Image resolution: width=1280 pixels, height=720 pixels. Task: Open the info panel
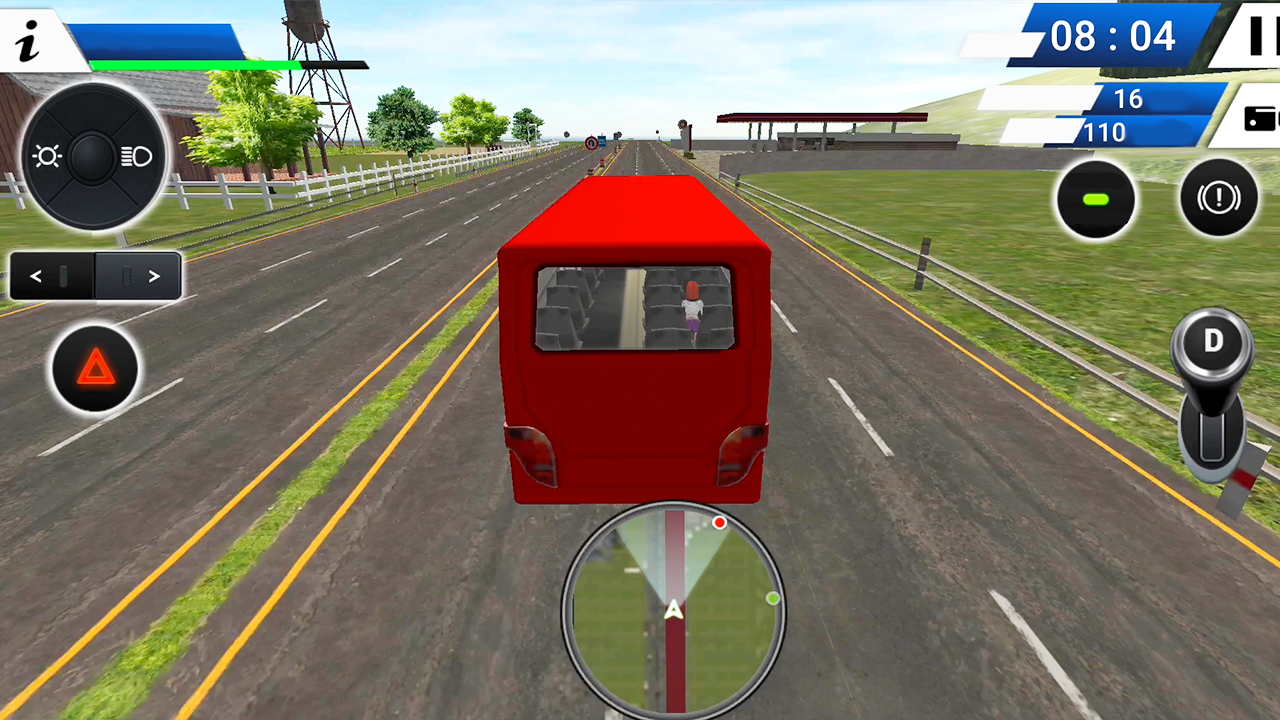26,41
